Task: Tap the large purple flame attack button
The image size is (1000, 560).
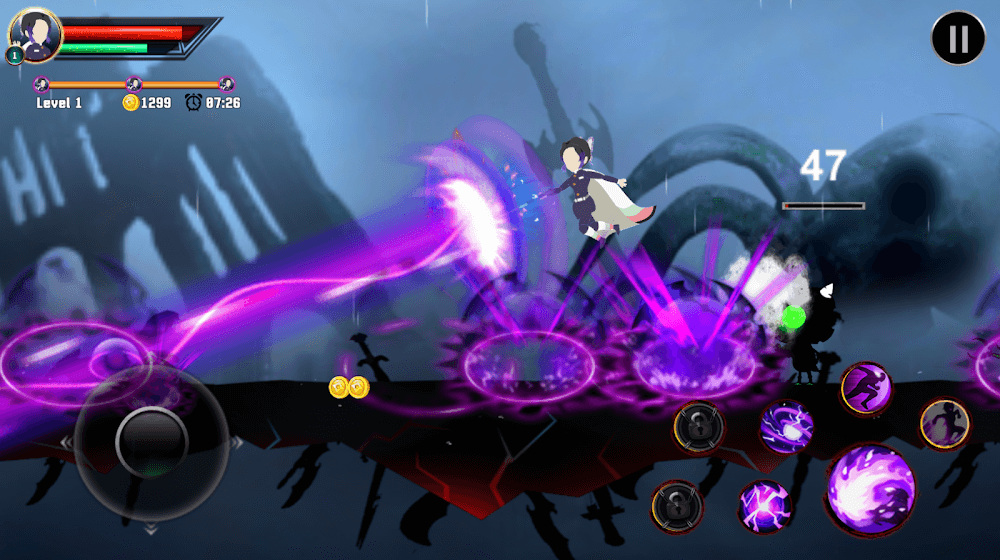Action: (x=871, y=490)
